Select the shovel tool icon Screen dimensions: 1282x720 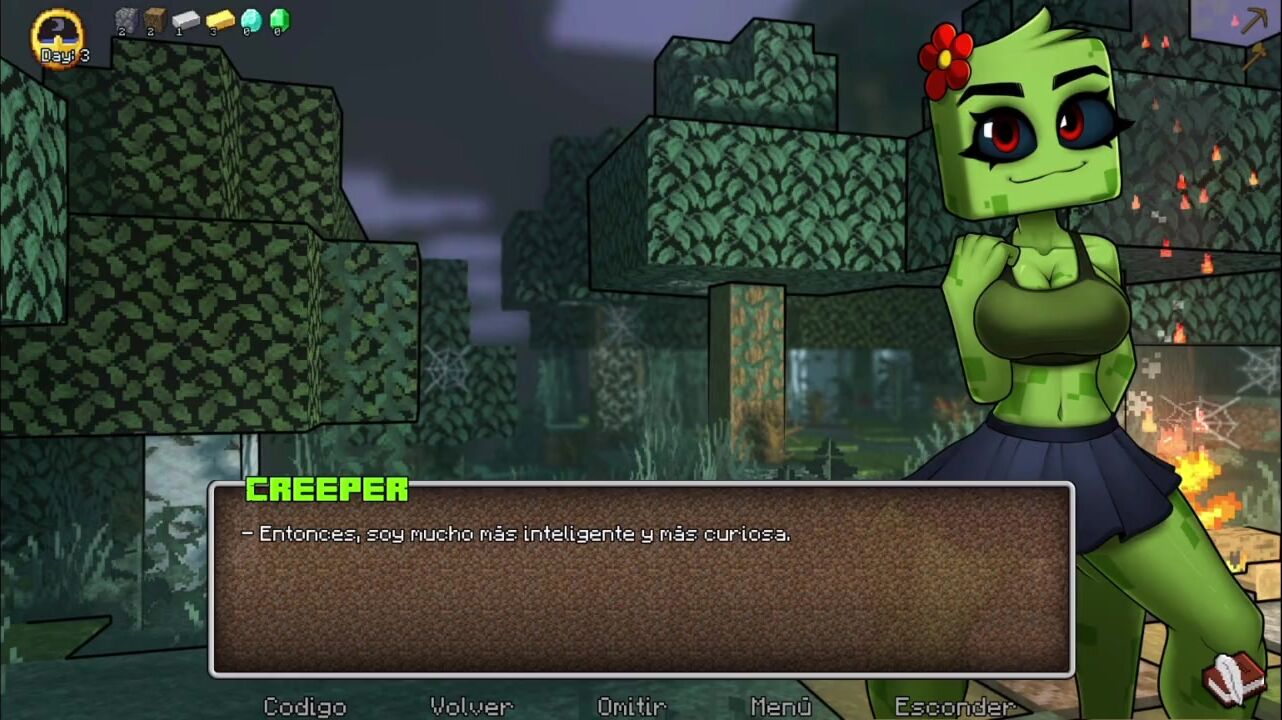pyautogui.click(x=1254, y=56)
